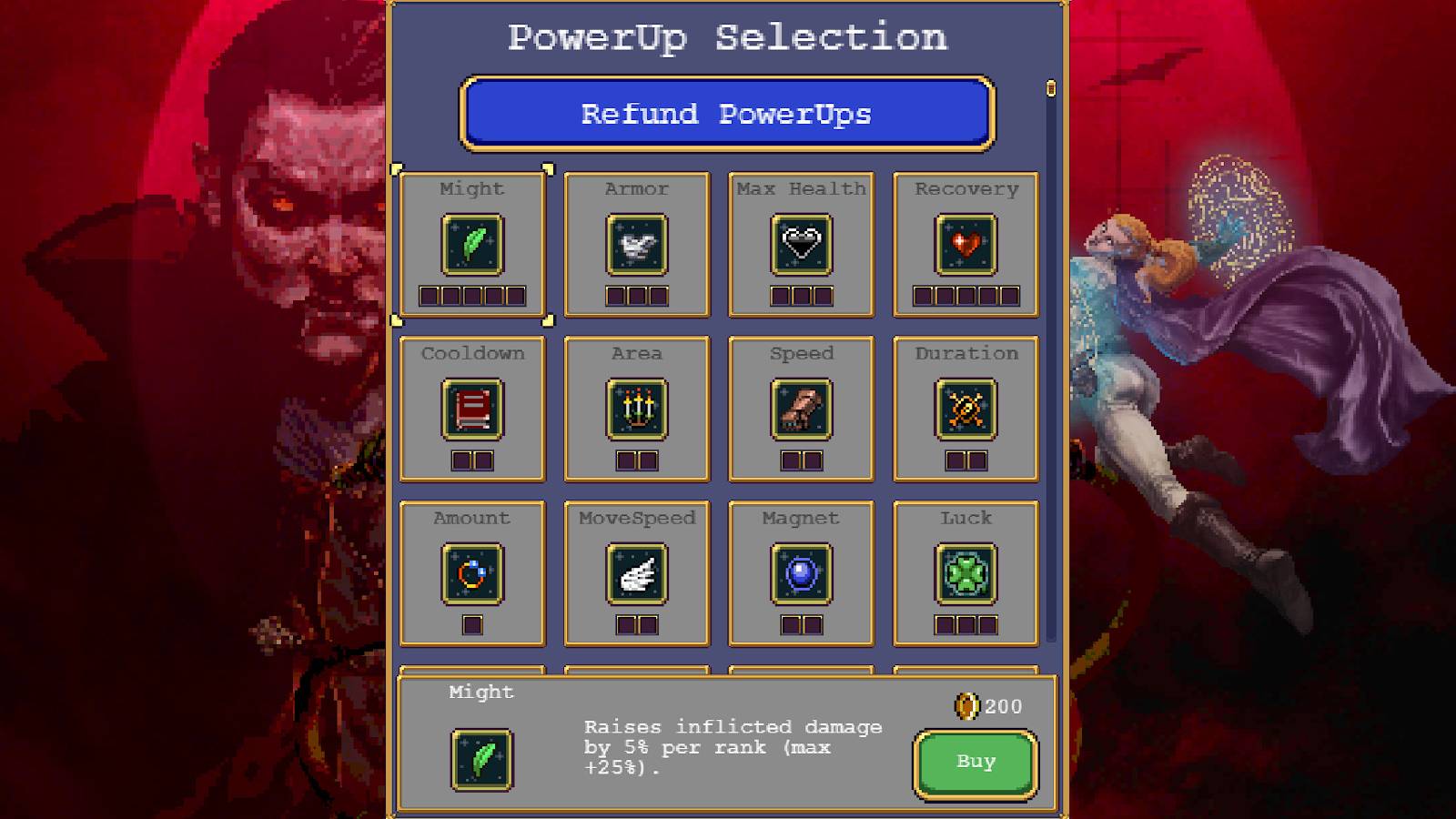Select the Armor powerup icon
Viewport: 1456px width, 819px height.
pyautogui.click(x=636, y=247)
